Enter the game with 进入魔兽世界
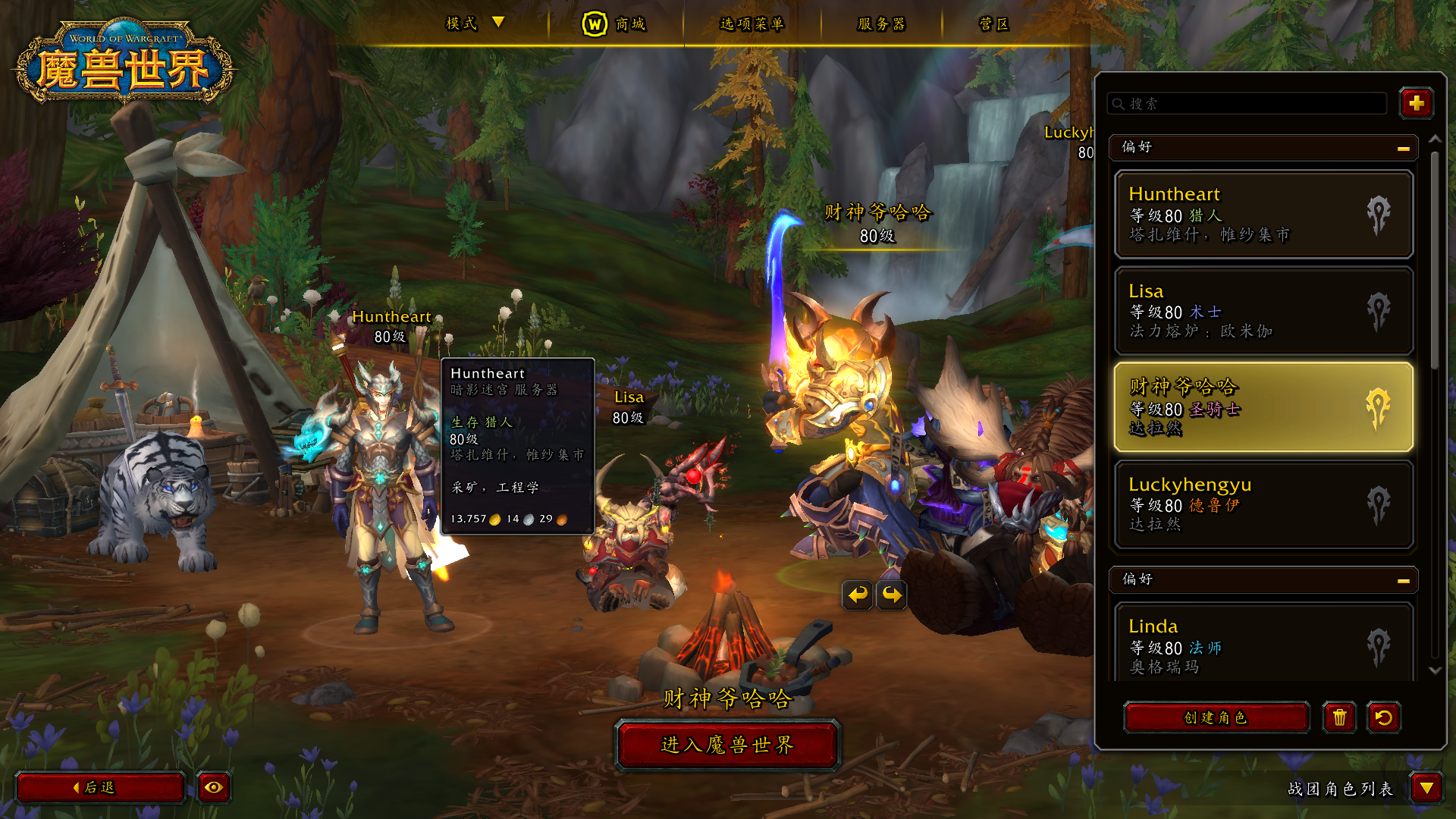This screenshot has width=1456, height=819. 727,745
